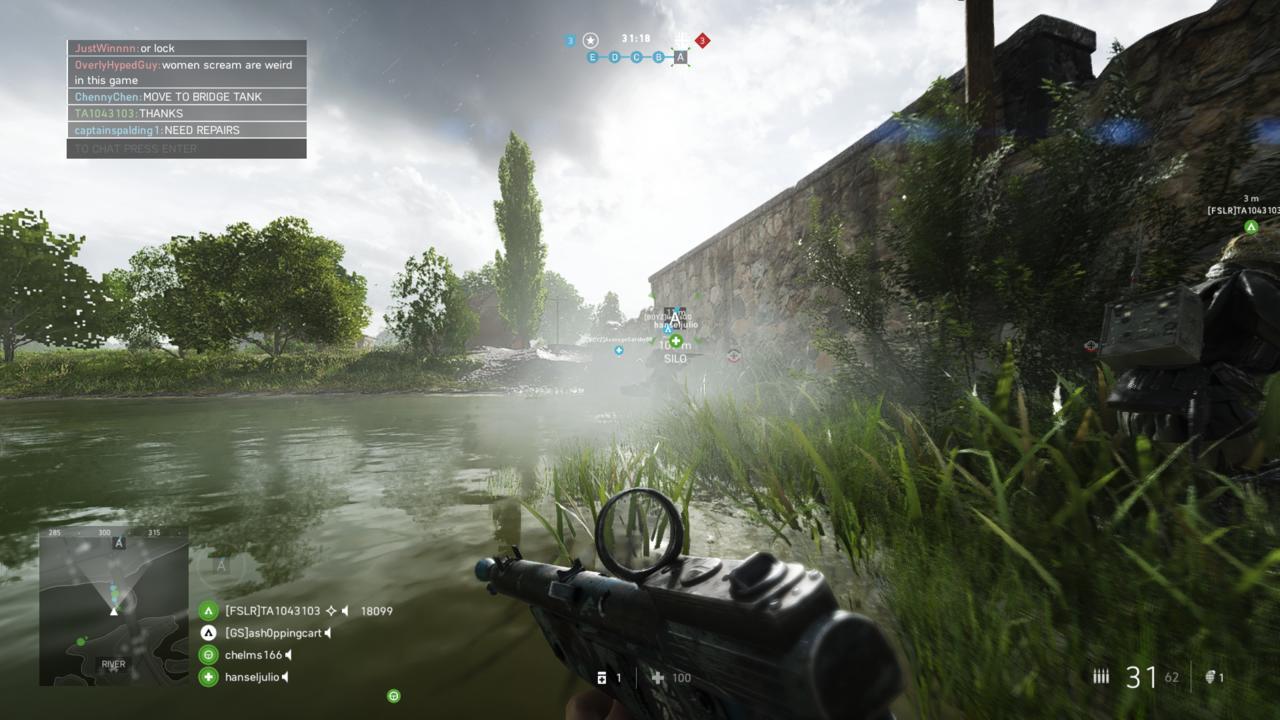Click the diamond rank icon beside TA1043103's name
The image size is (1280, 720).
tap(331, 610)
